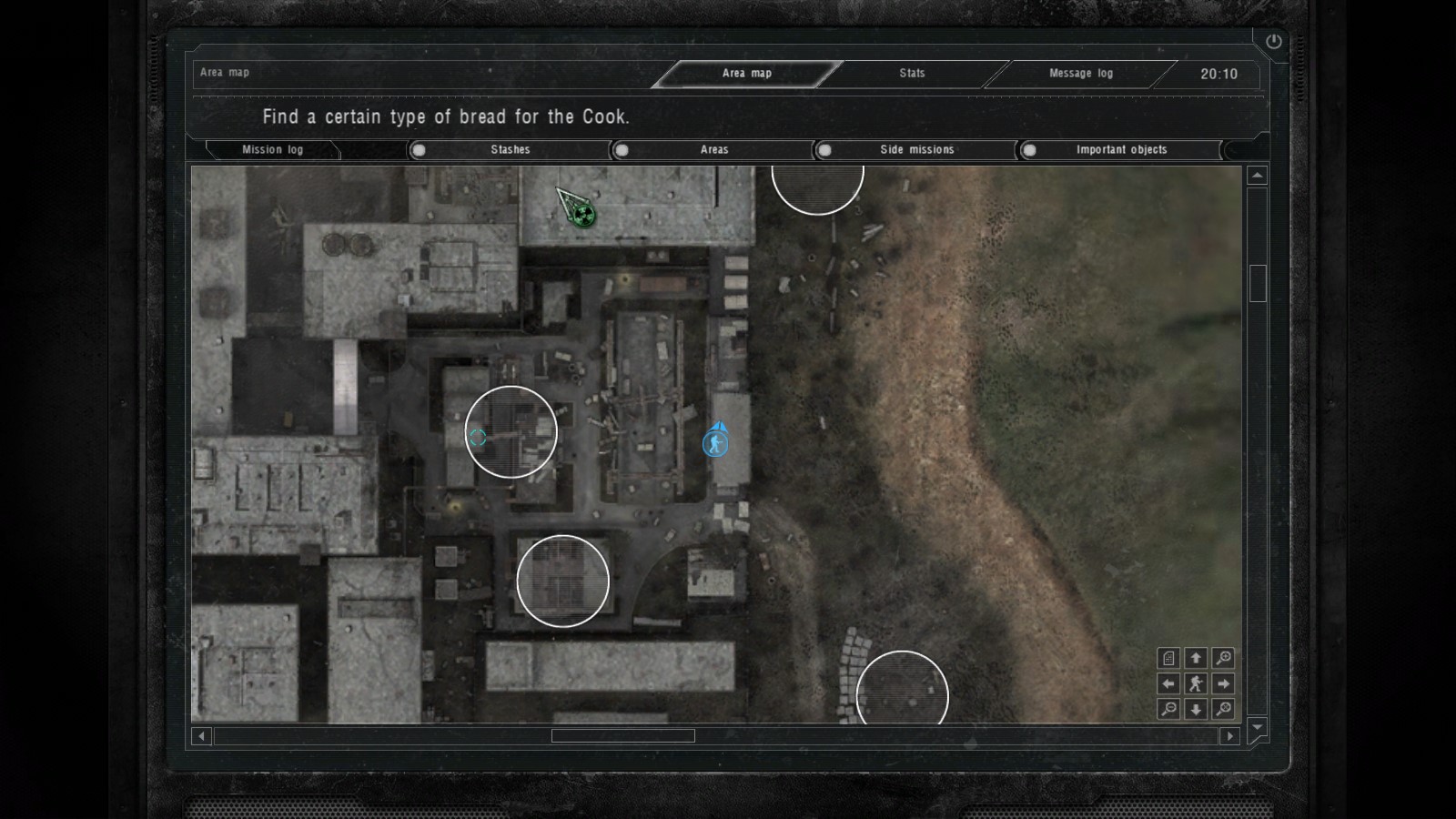
Task: Select the Area map tab
Action: [746, 74]
